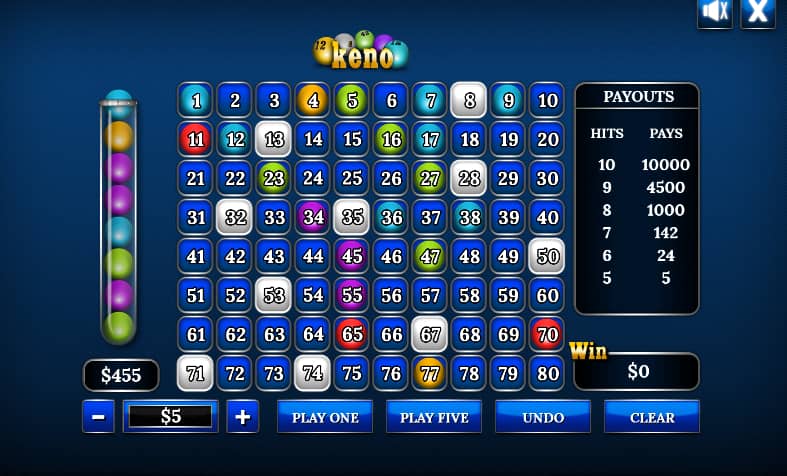The width and height of the screenshot is (787, 476).
Task: Toggle the white number 50 tile
Action: click(x=547, y=256)
